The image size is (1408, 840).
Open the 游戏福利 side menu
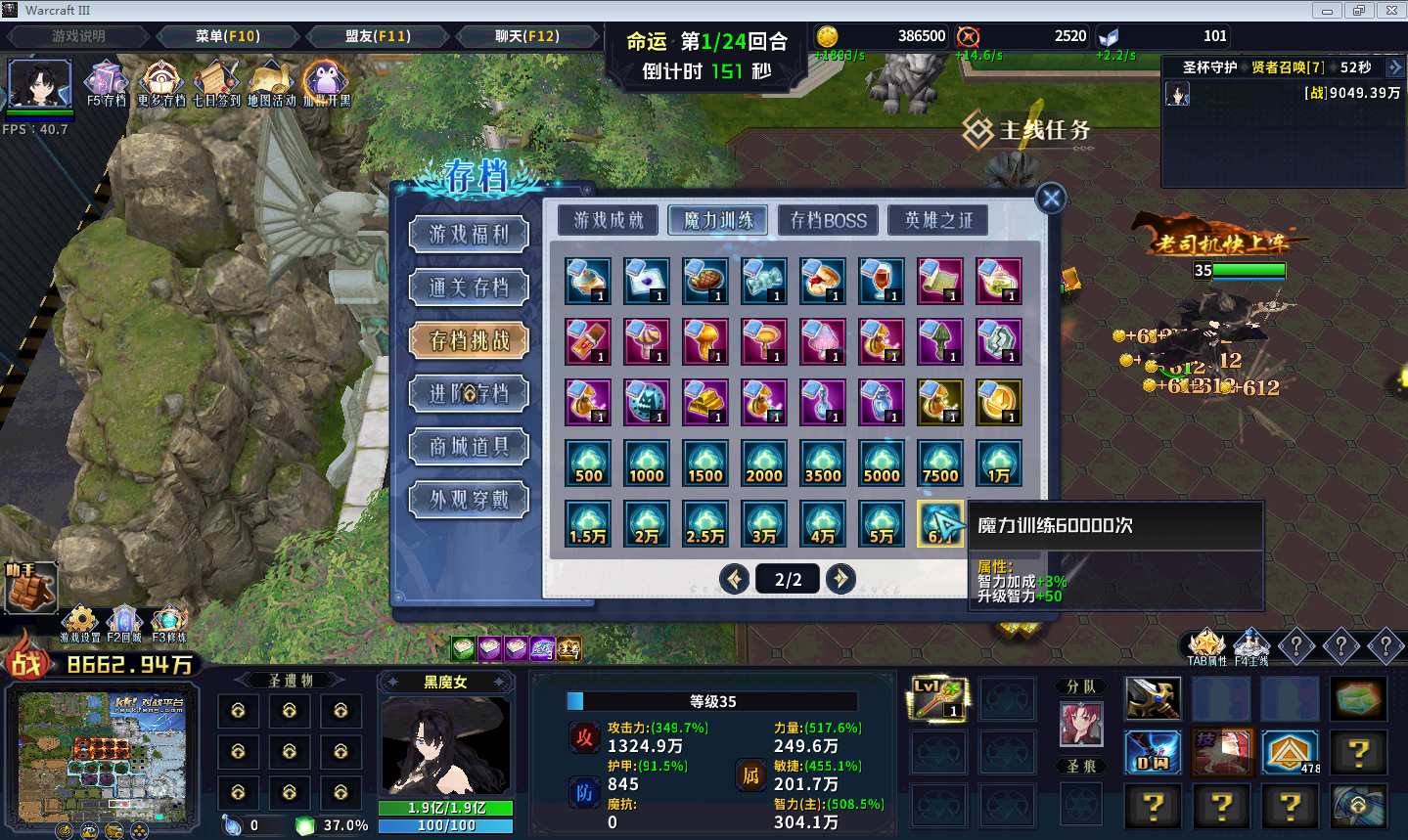tap(470, 235)
